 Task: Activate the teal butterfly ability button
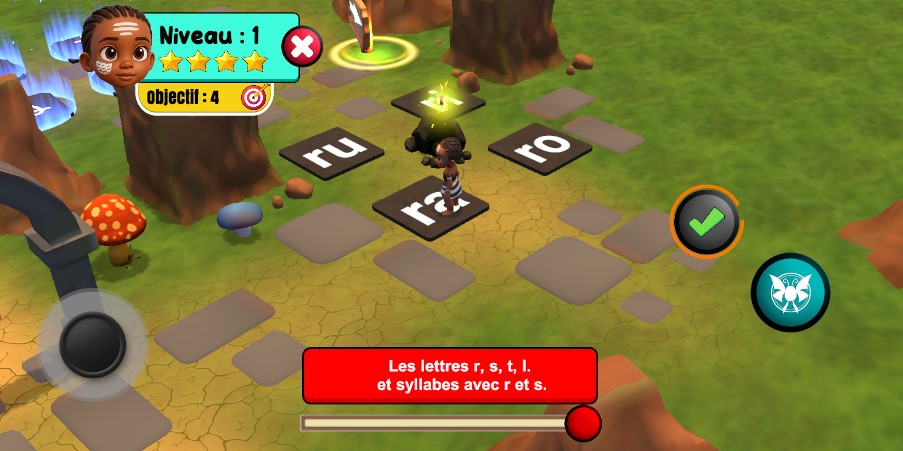tap(790, 292)
